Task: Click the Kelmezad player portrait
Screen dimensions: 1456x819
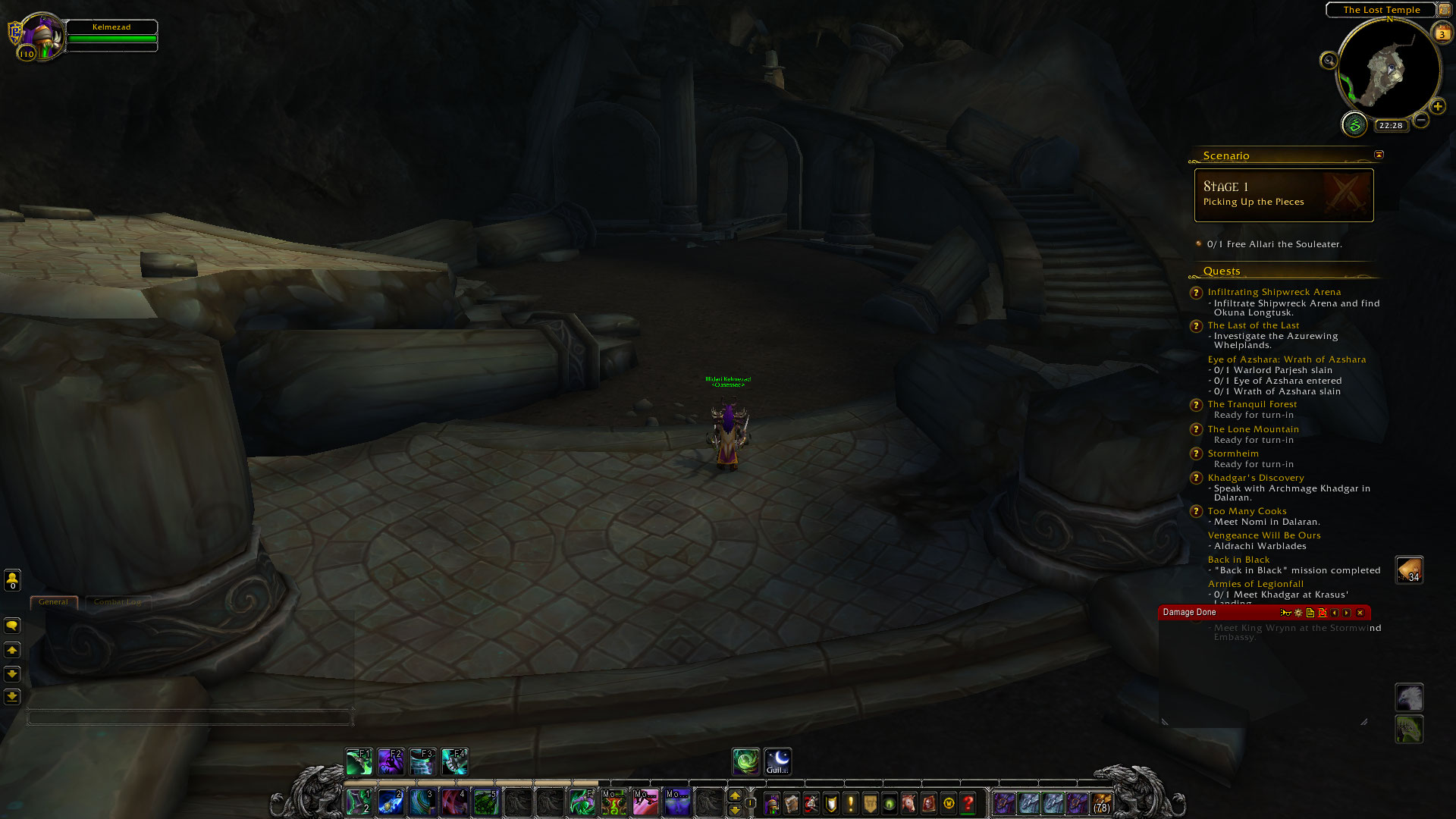Action: pyautogui.click(x=39, y=36)
